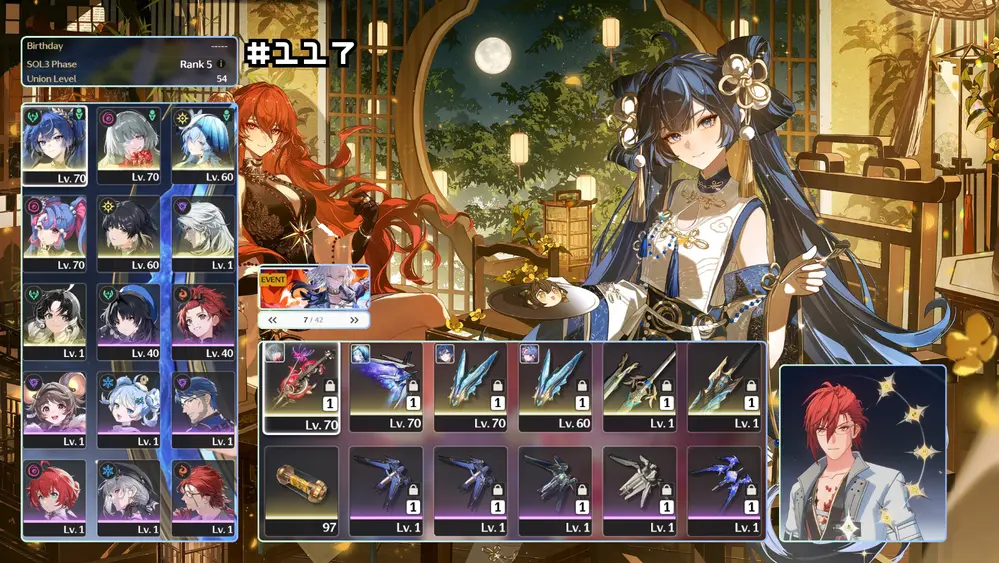This screenshot has width=999, height=563.
Task: Select the black-haired Lv. 60 character portrait
Action: (129, 233)
